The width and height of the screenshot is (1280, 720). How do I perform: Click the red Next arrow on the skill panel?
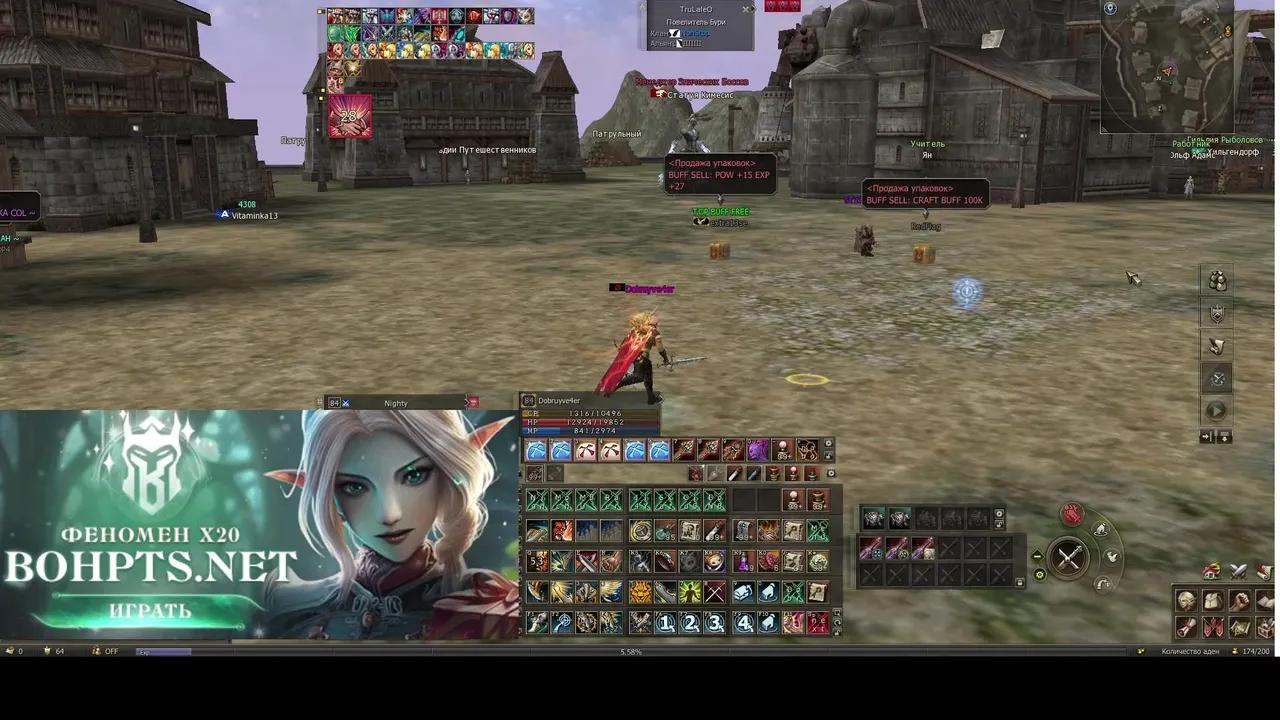pos(817,622)
